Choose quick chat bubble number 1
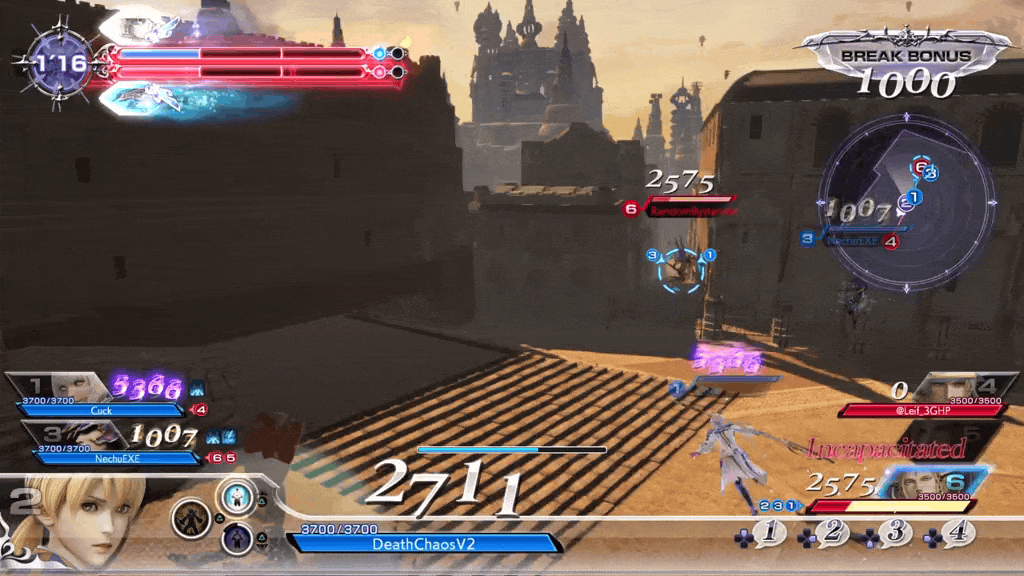 click(769, 534)
